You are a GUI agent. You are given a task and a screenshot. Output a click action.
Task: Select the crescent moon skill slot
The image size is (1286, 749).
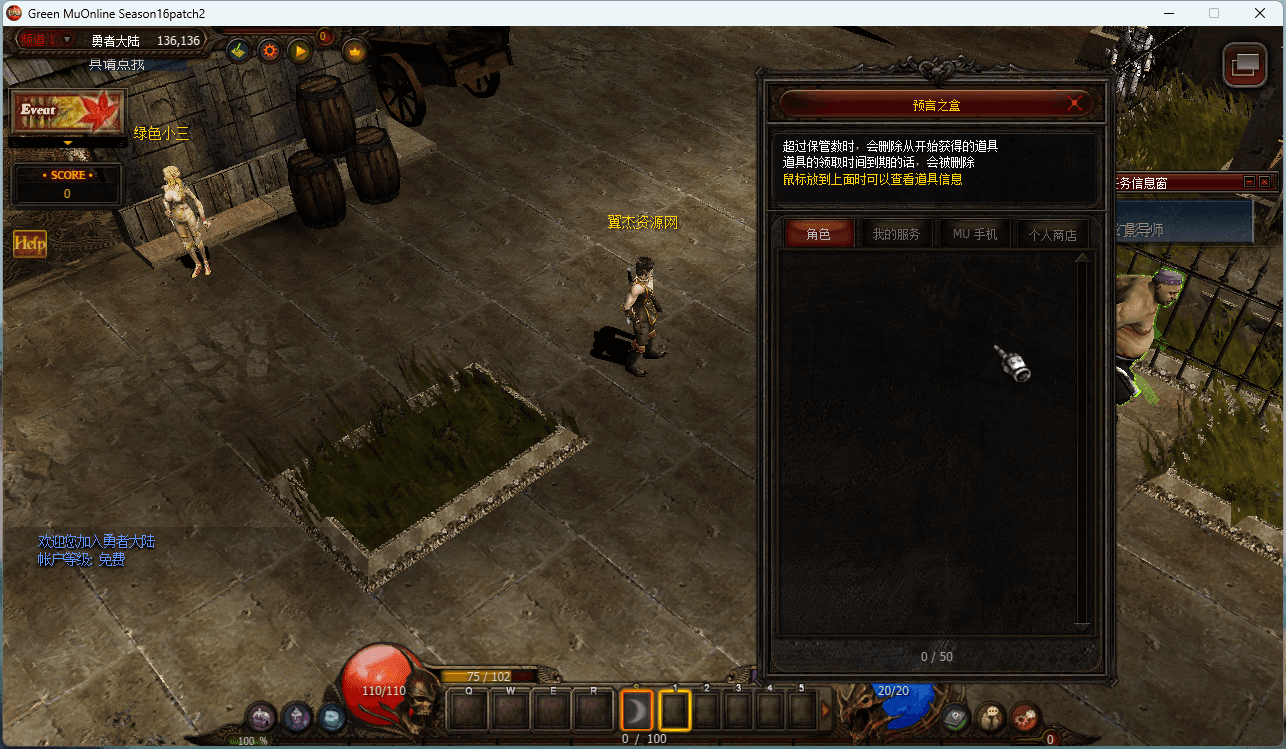[x=636, y=711]
